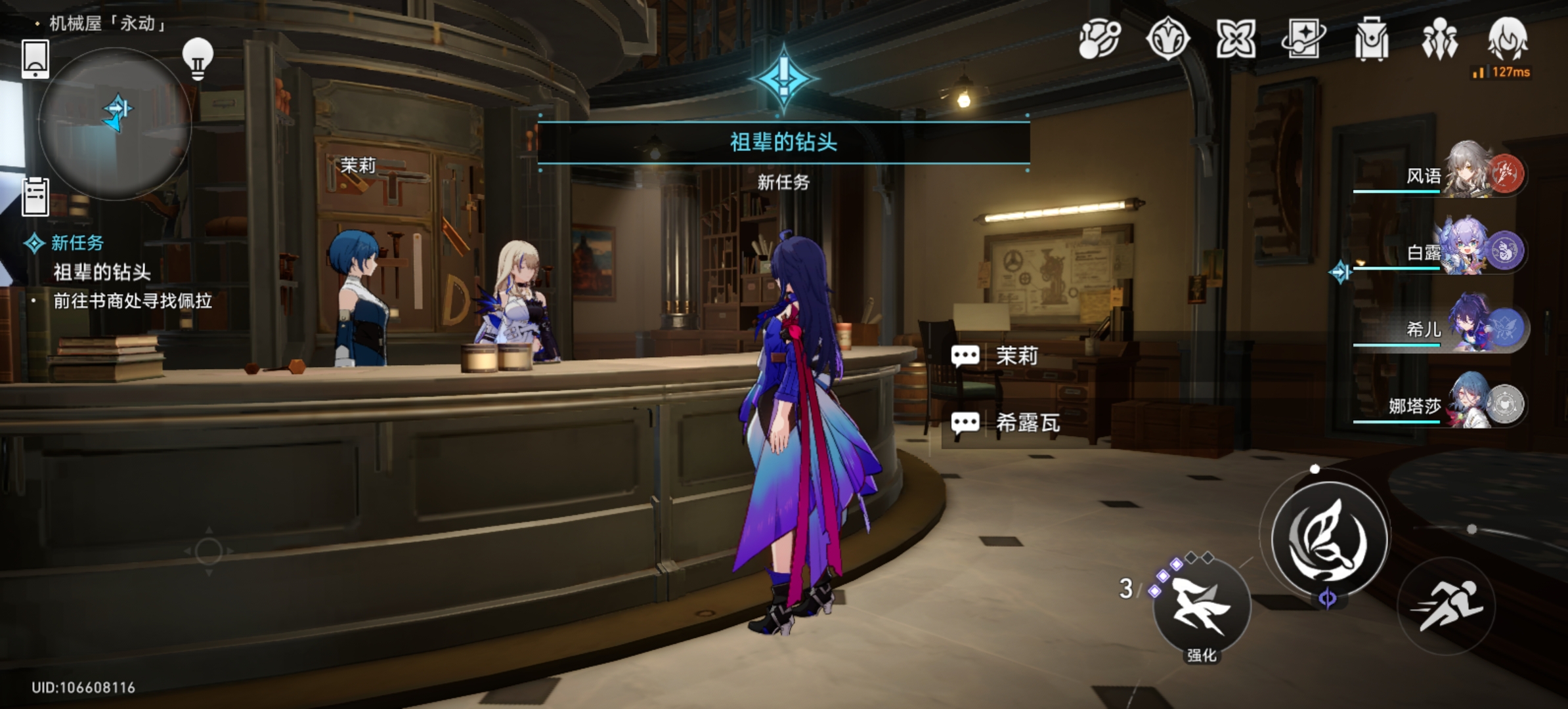Screen dimensions: 1568x709
Task: Open the star card warp icon
Action: click(1303, 38)
